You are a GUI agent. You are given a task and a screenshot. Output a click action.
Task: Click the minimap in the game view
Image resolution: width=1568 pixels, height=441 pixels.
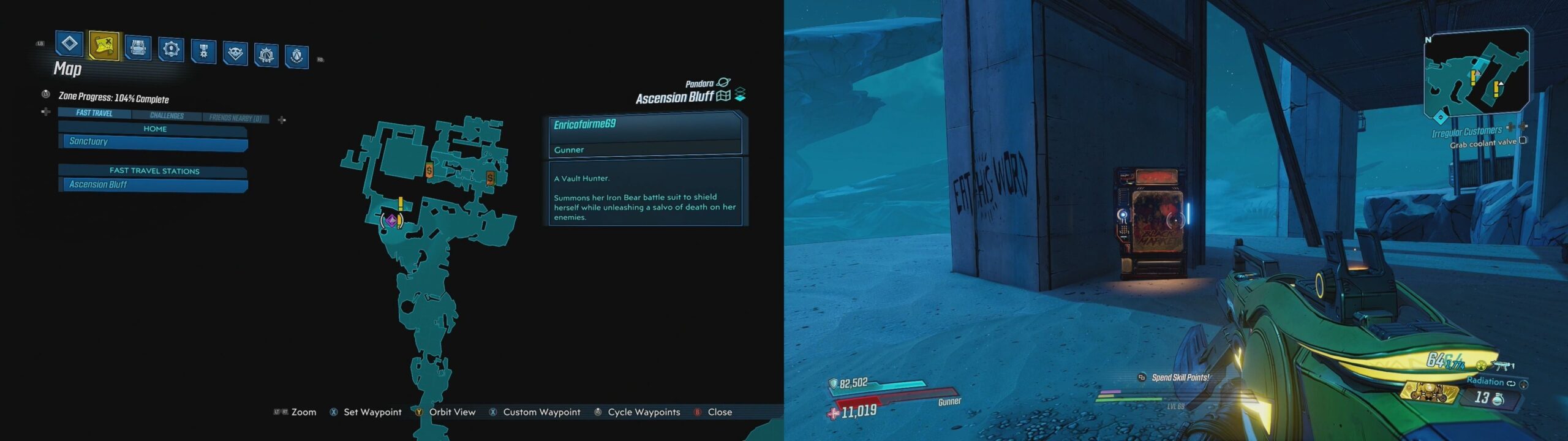point(1475,73)
